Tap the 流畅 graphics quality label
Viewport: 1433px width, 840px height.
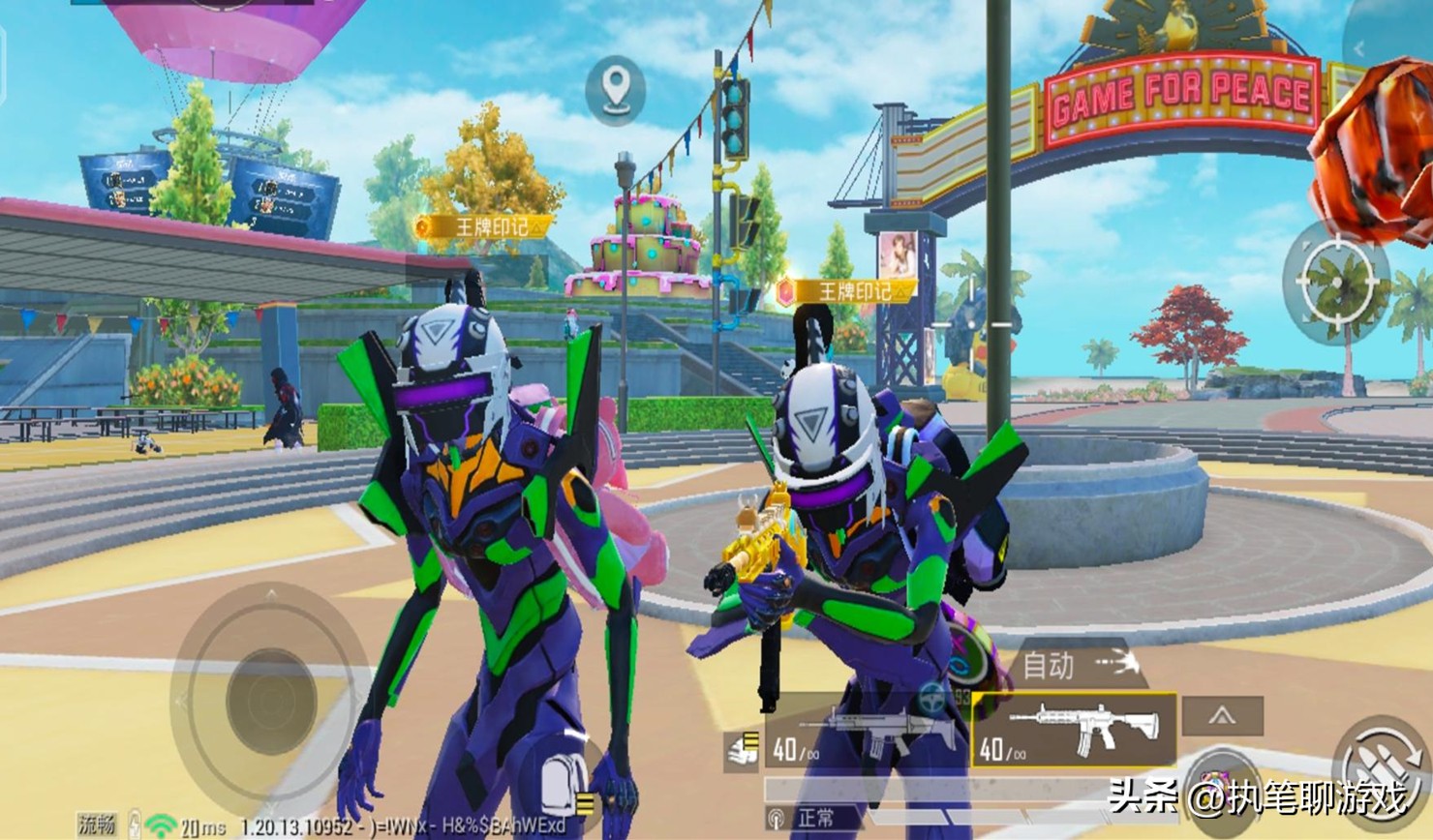tap(98, 825)
